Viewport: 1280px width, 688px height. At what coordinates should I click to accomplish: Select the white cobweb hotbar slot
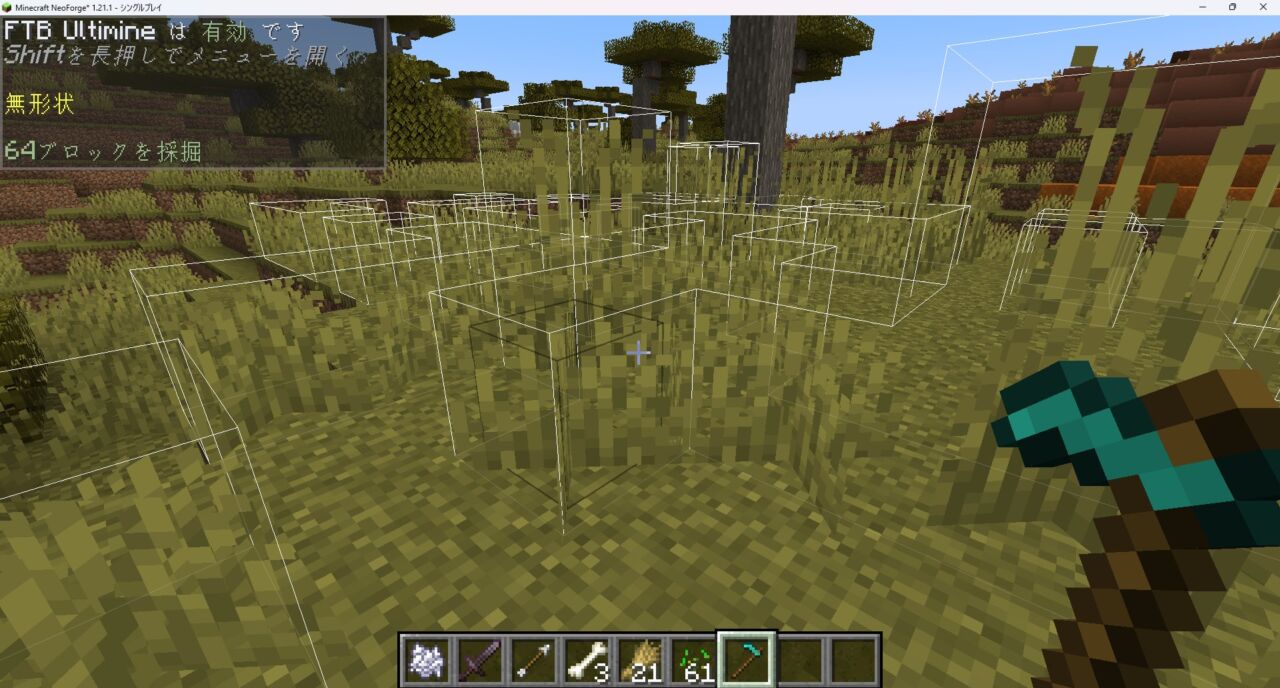click(x=425, y=660)
